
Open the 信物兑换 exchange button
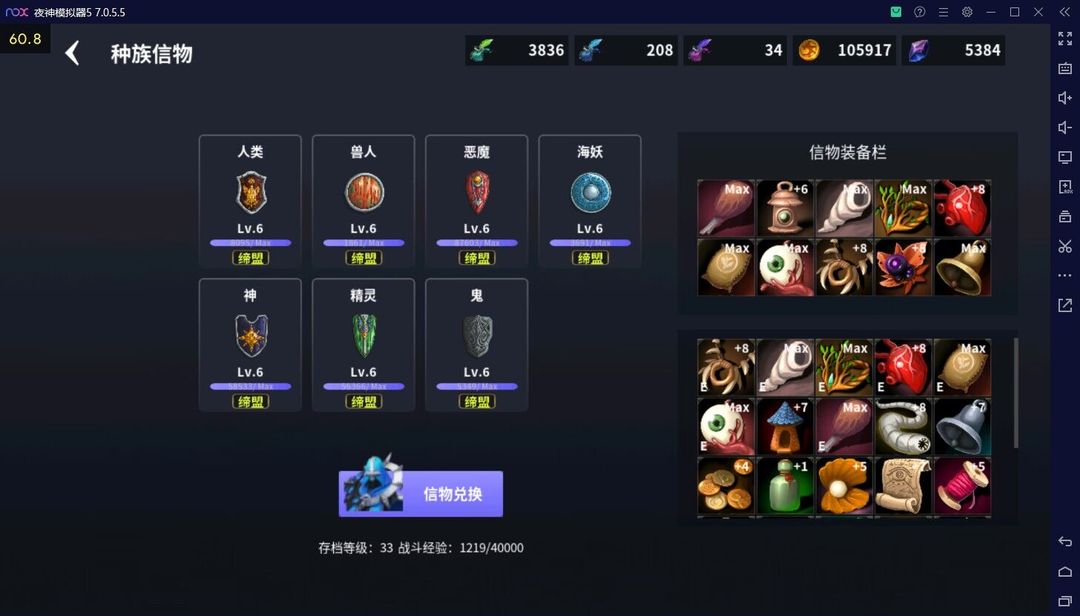421,494
